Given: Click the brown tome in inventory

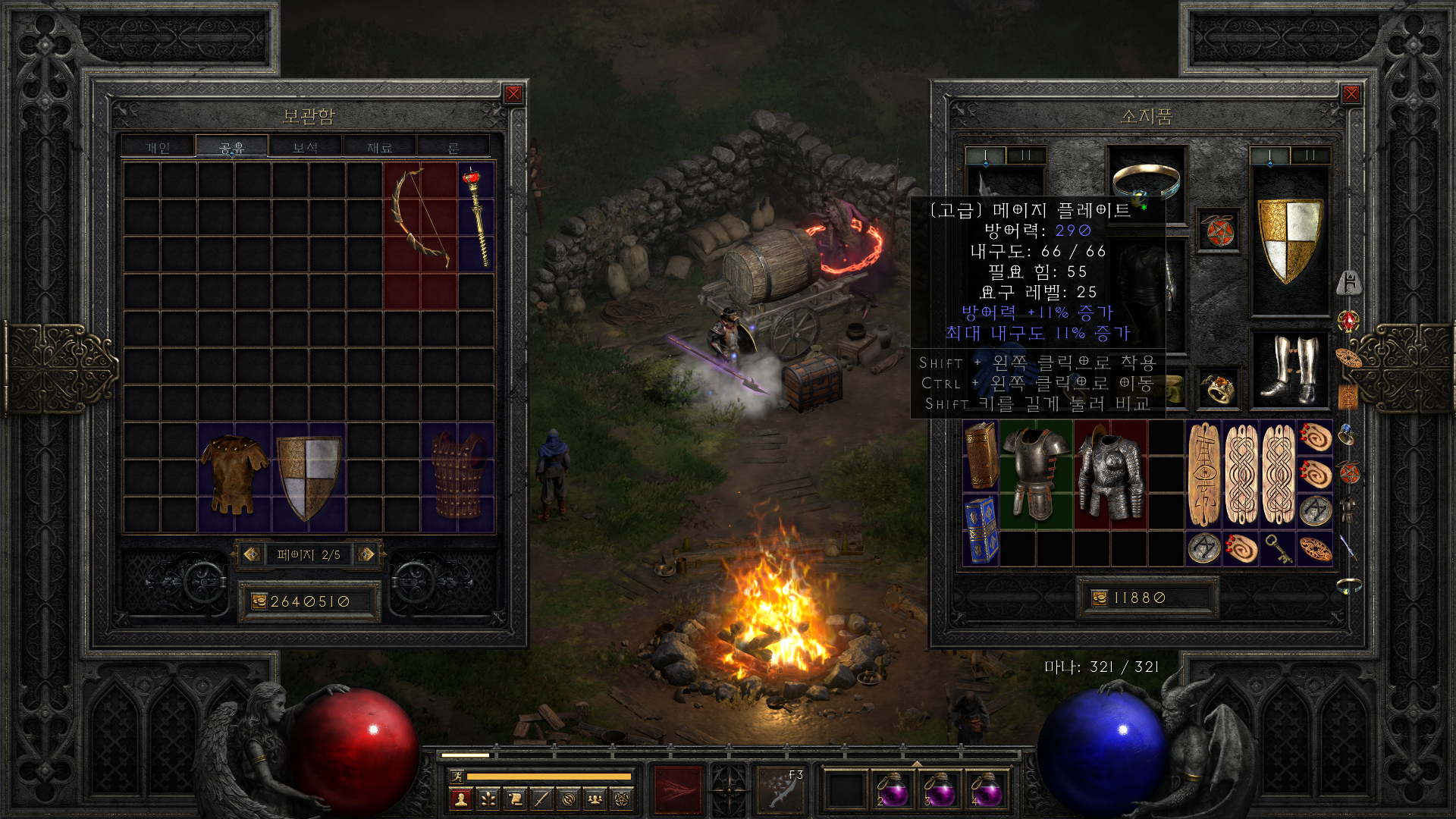Looking at the screenshot, I should coord(981,457).
